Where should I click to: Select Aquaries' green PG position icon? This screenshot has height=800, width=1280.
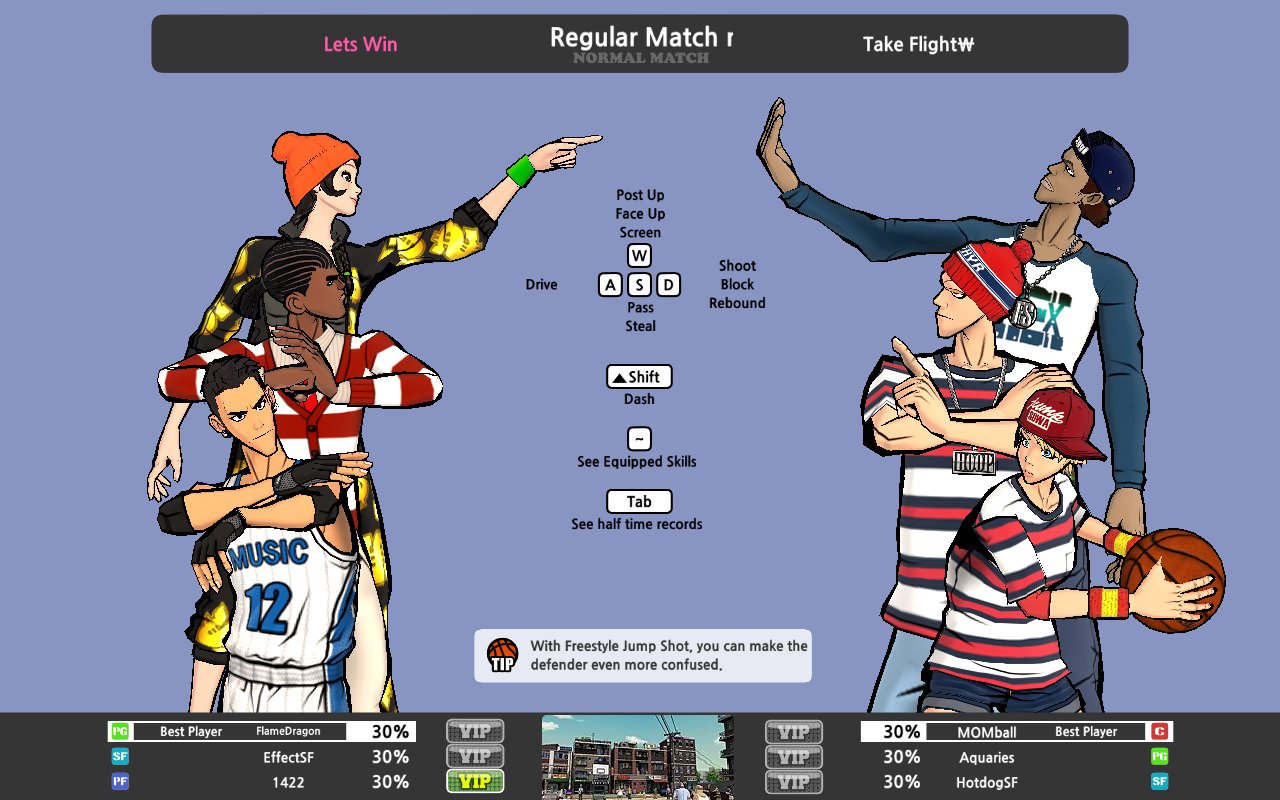[1158, 757]
